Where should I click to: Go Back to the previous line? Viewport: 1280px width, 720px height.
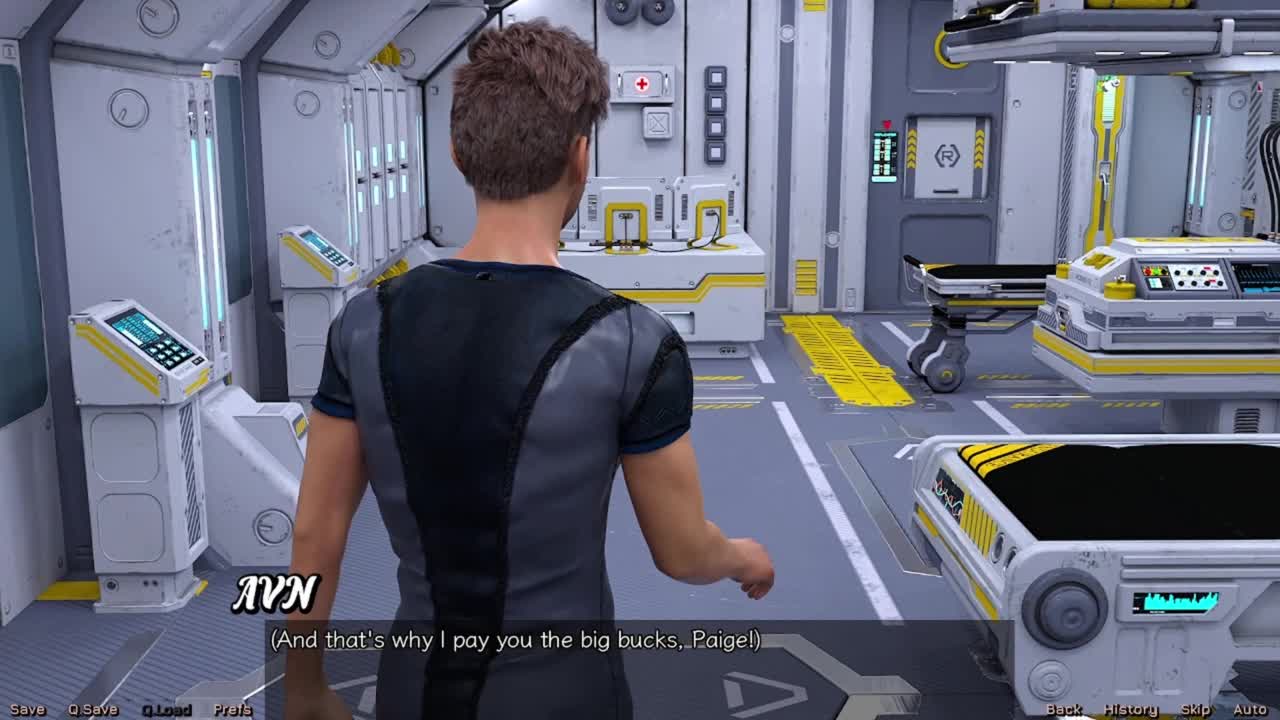[1063, 709]
